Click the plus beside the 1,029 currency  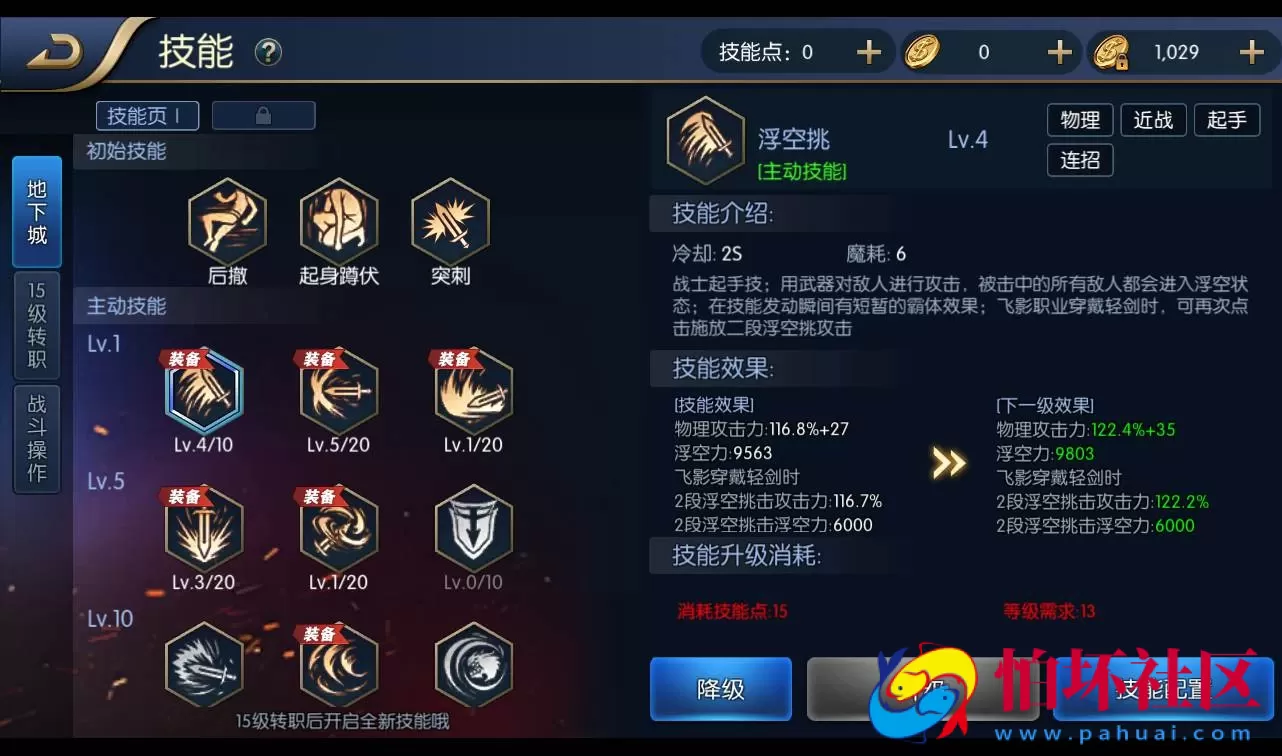point(1250,51)
